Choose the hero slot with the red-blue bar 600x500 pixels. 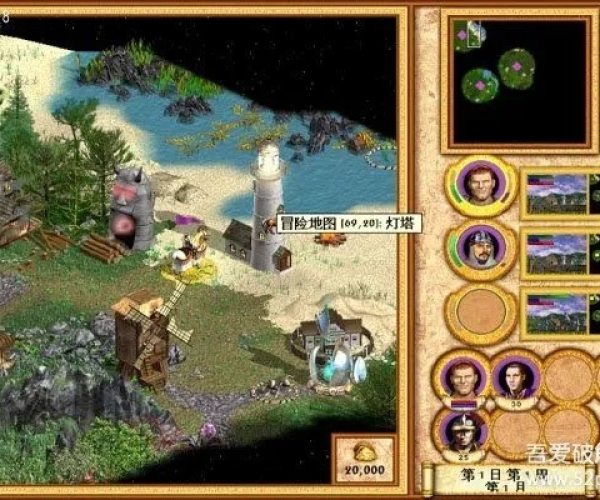461,380
